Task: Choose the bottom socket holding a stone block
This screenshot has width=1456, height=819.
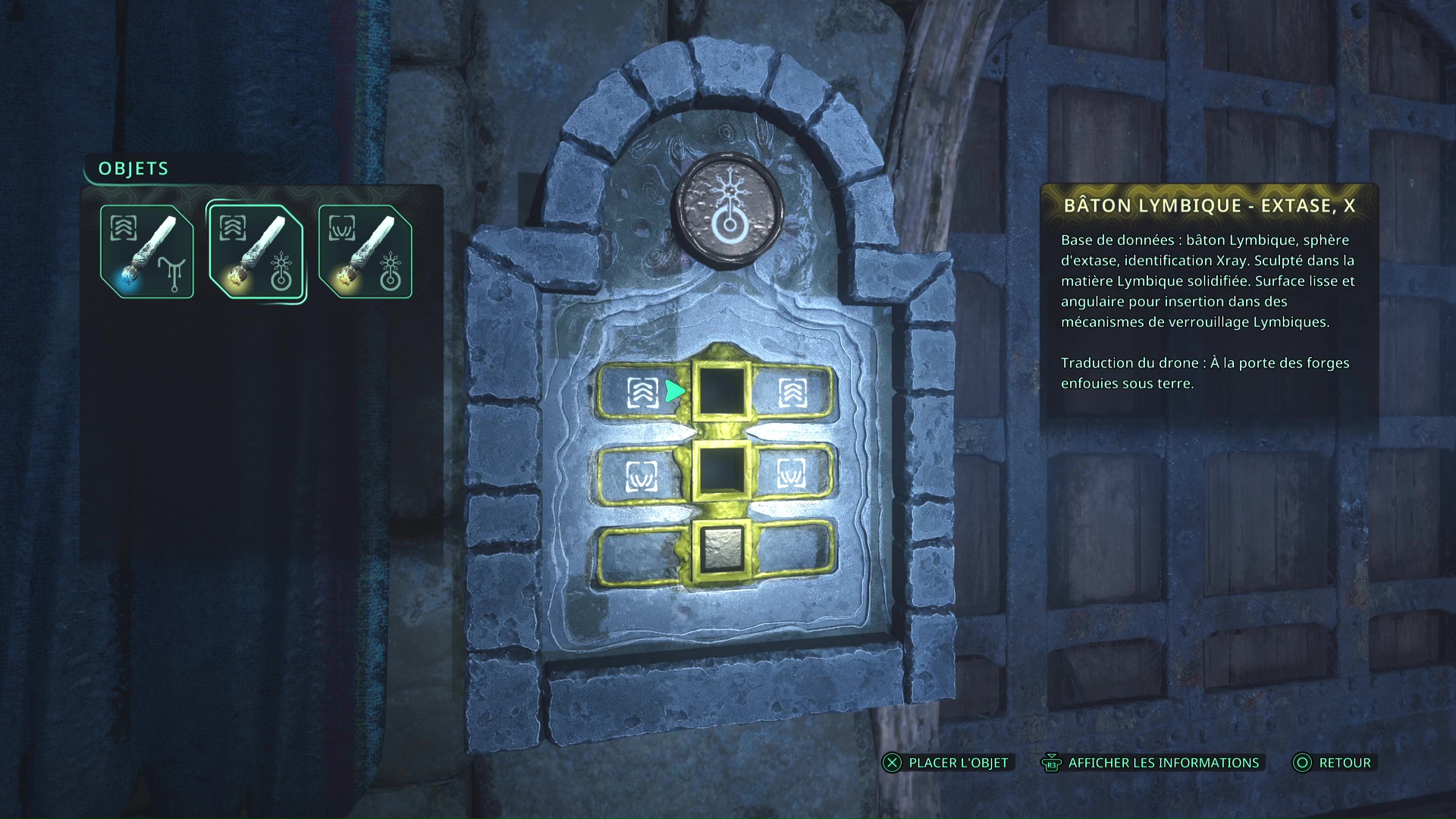Action: pos(721,549)
